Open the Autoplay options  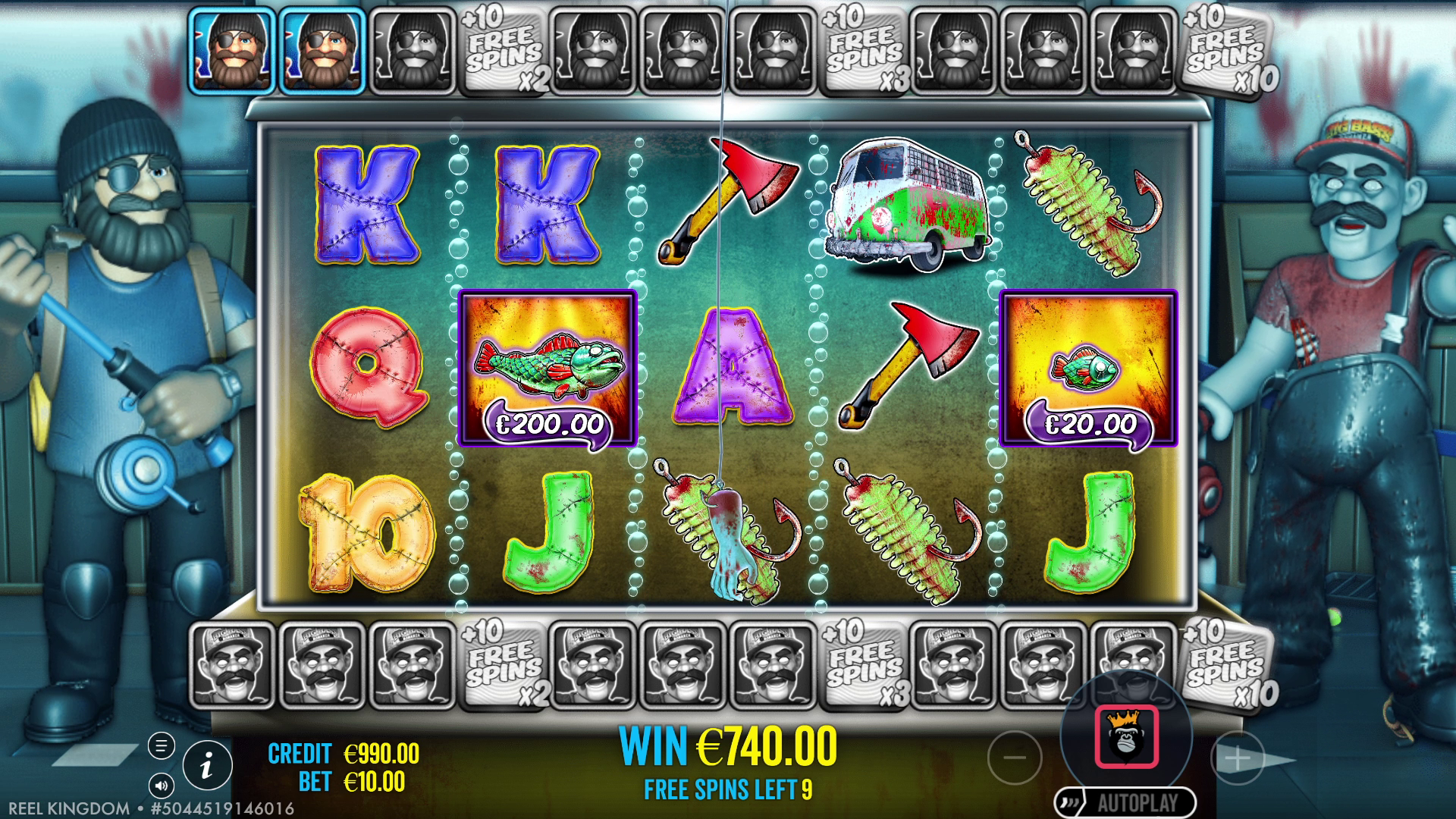pyautogui.click(x=1125, y=802)
